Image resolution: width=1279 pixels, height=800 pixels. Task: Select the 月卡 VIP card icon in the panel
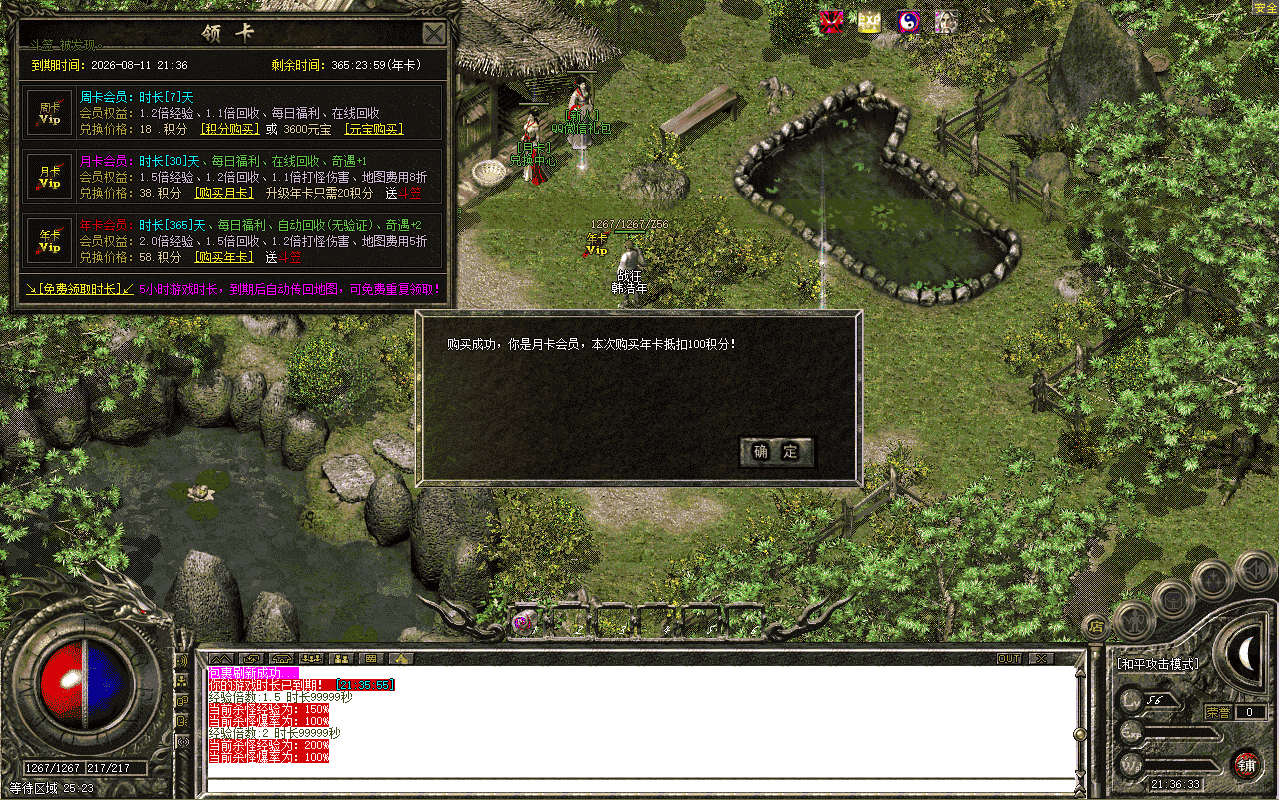tap(50, 177)
